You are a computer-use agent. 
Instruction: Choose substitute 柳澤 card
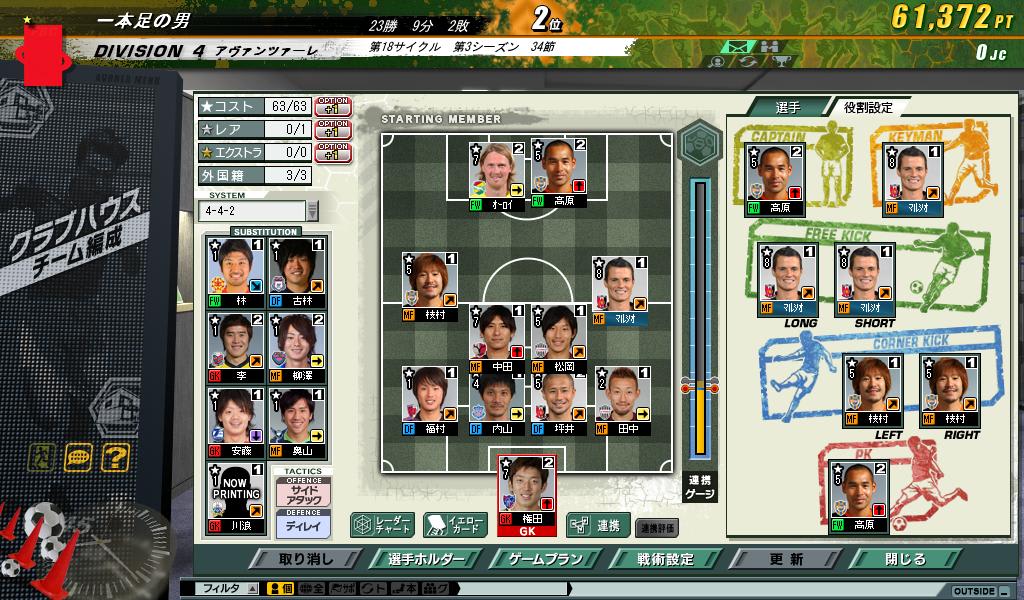point(297,347)
